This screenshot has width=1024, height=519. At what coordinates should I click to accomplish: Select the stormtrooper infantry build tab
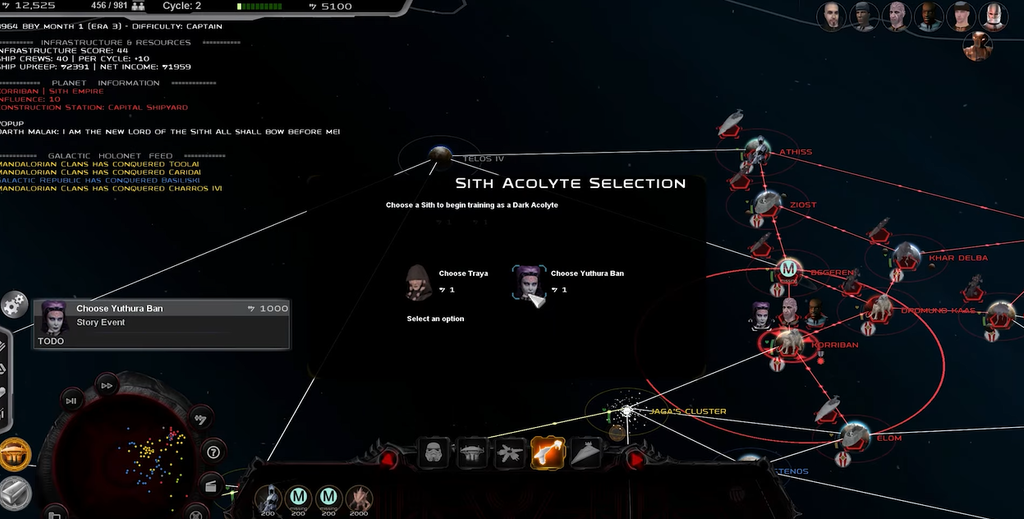(x=433, y=453)
